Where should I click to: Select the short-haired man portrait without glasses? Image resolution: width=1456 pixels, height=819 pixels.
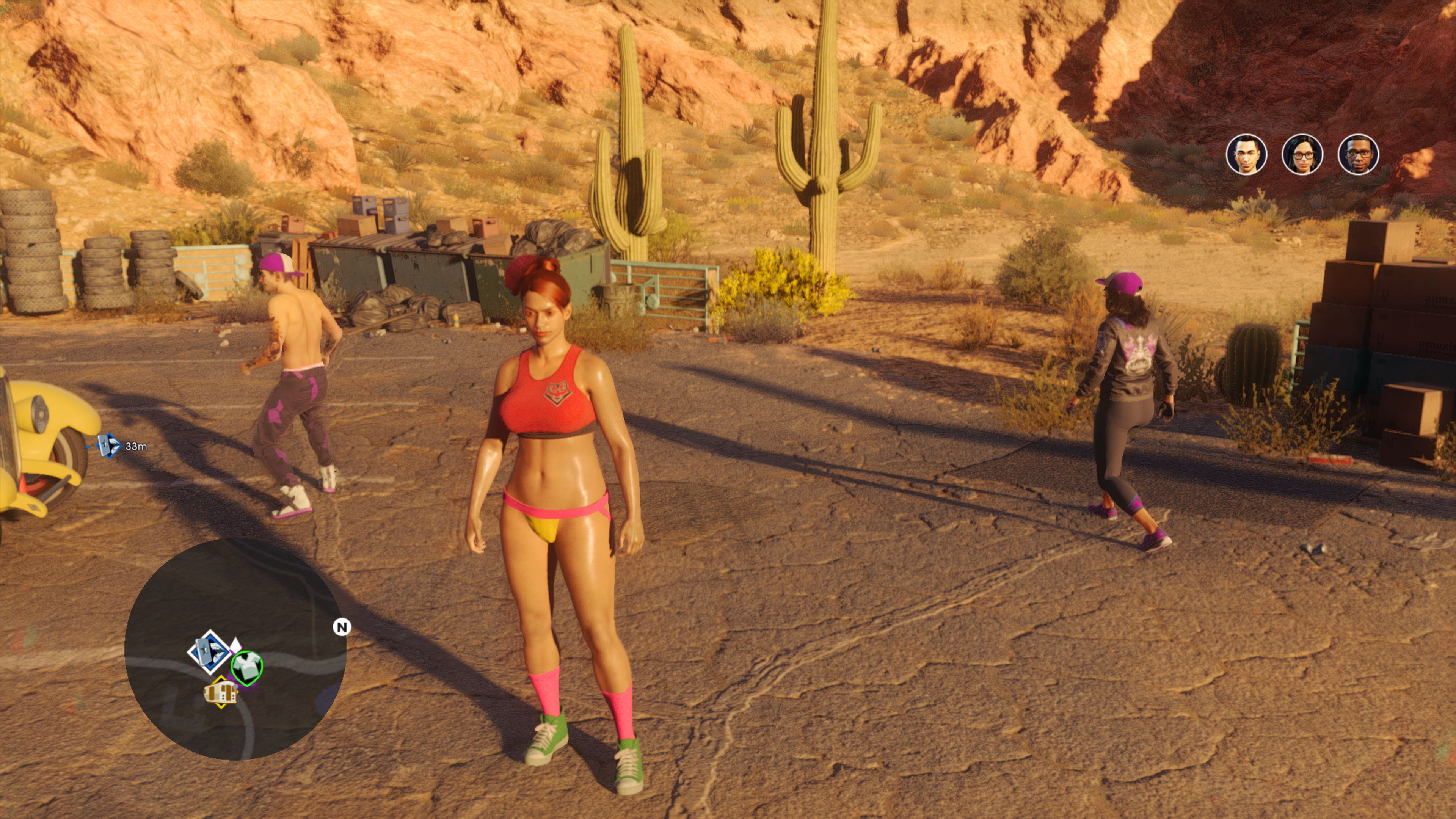pyautogui.click(x=1246, y=154)
